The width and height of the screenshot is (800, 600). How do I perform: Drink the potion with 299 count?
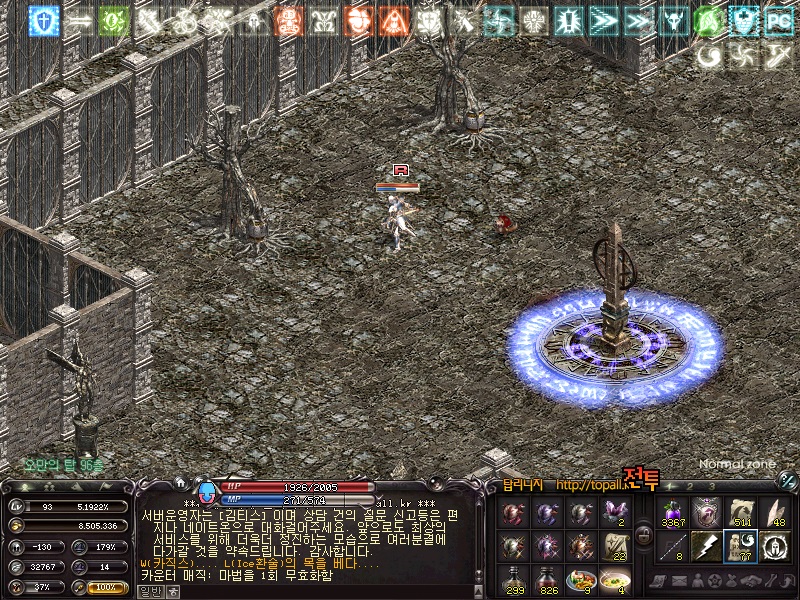[514, 579]
